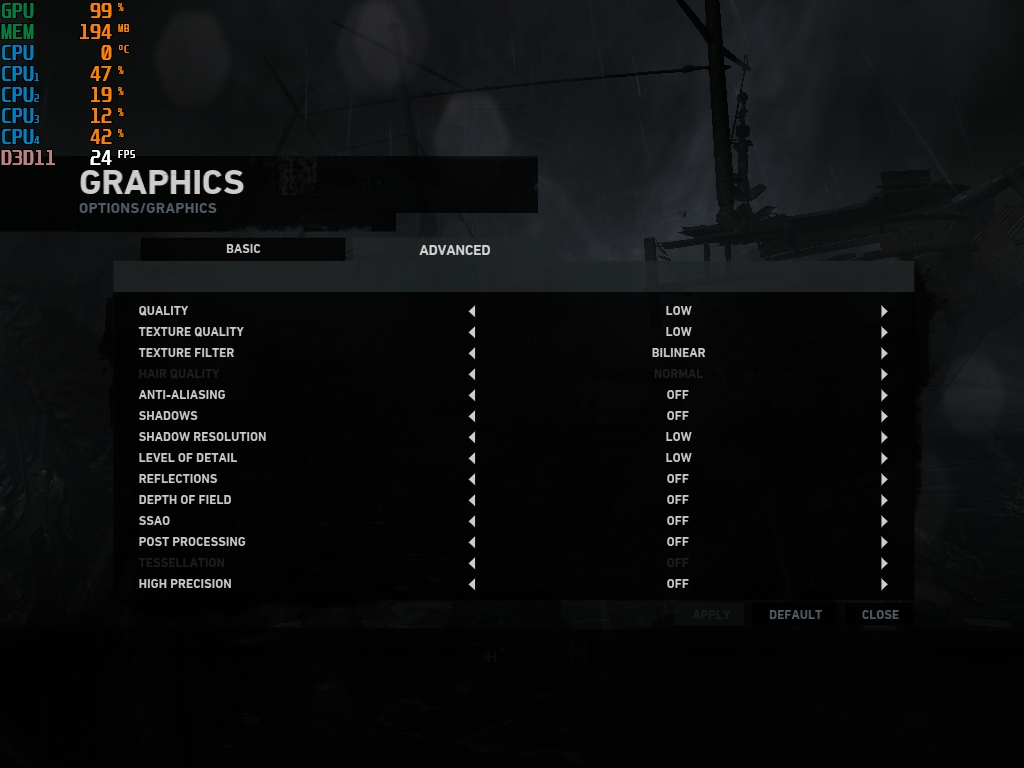Turn on Anti-Aliasing using its right arrow
1024x768 pixels.
pos(884,395)
